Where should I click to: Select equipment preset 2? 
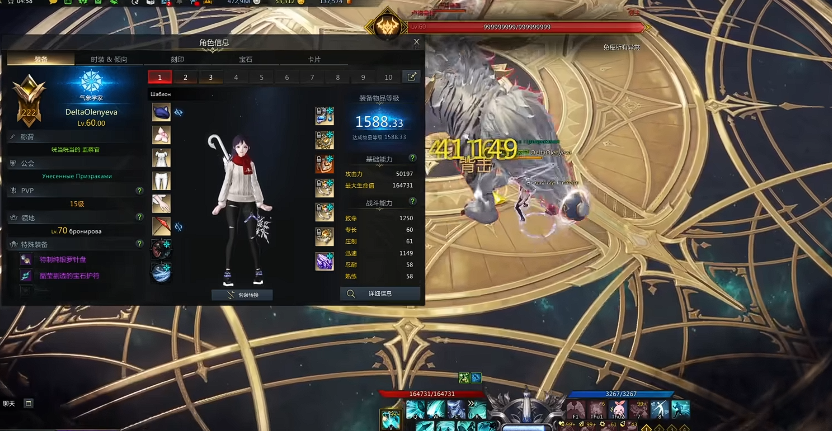(185, 77)
